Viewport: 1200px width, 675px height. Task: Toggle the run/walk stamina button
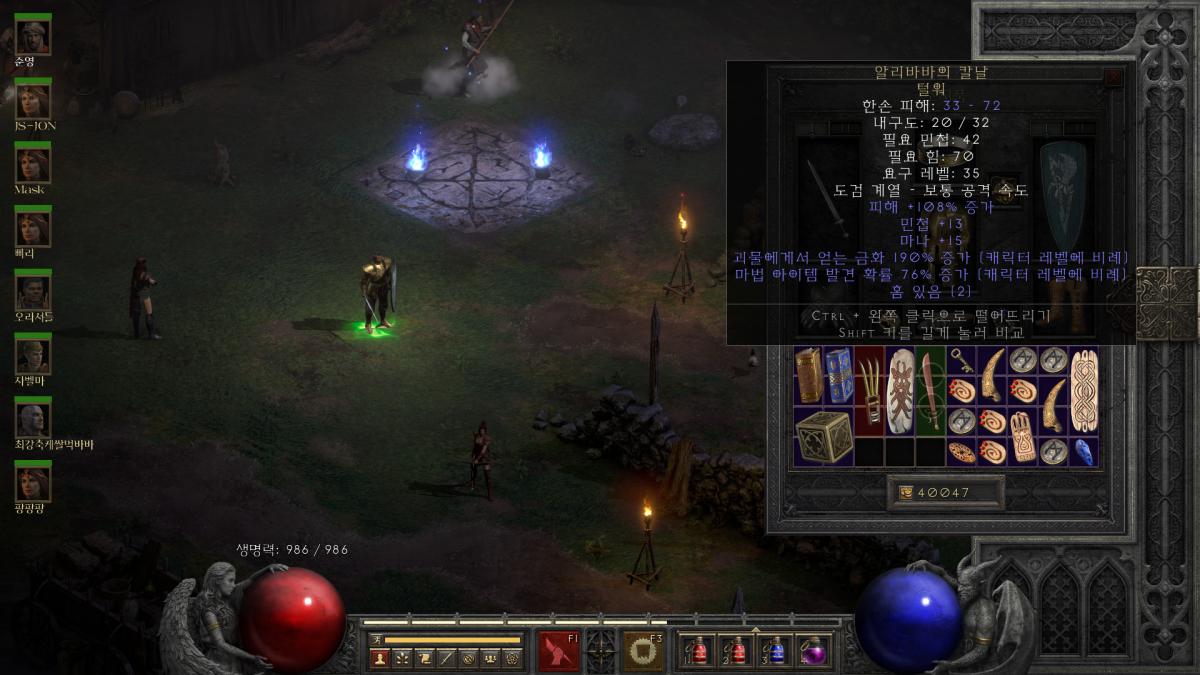pyautogui.click(x=377, y=639)
